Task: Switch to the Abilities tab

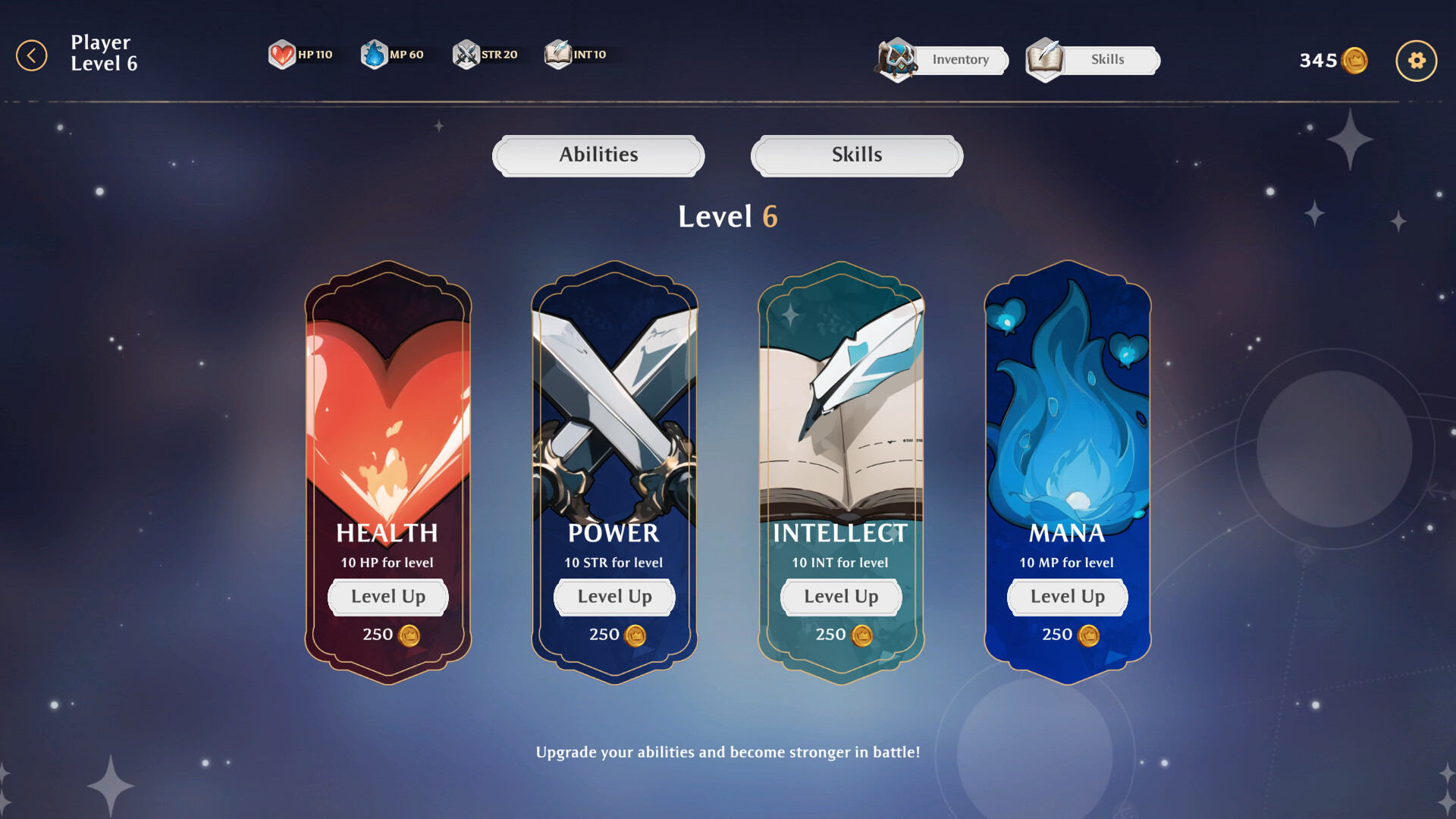Action: pos(598,155)
